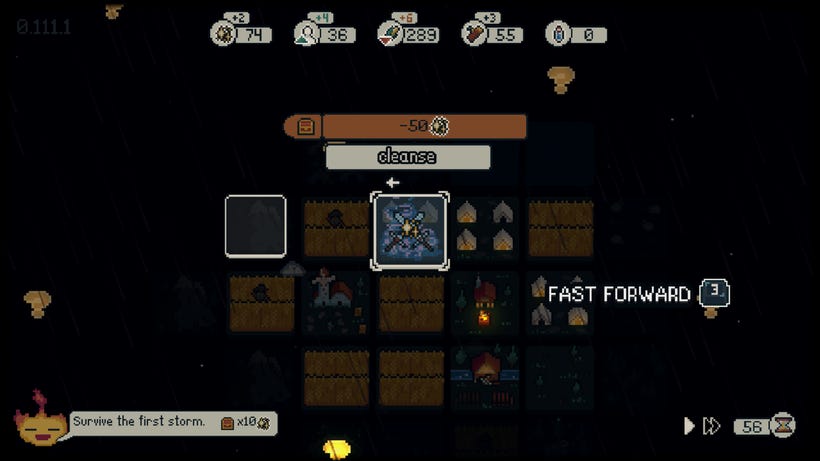Activate the fast forward double arrow
Image resolution: width=820 pixels, height=461 pixels.
click(x=711, y=426)
